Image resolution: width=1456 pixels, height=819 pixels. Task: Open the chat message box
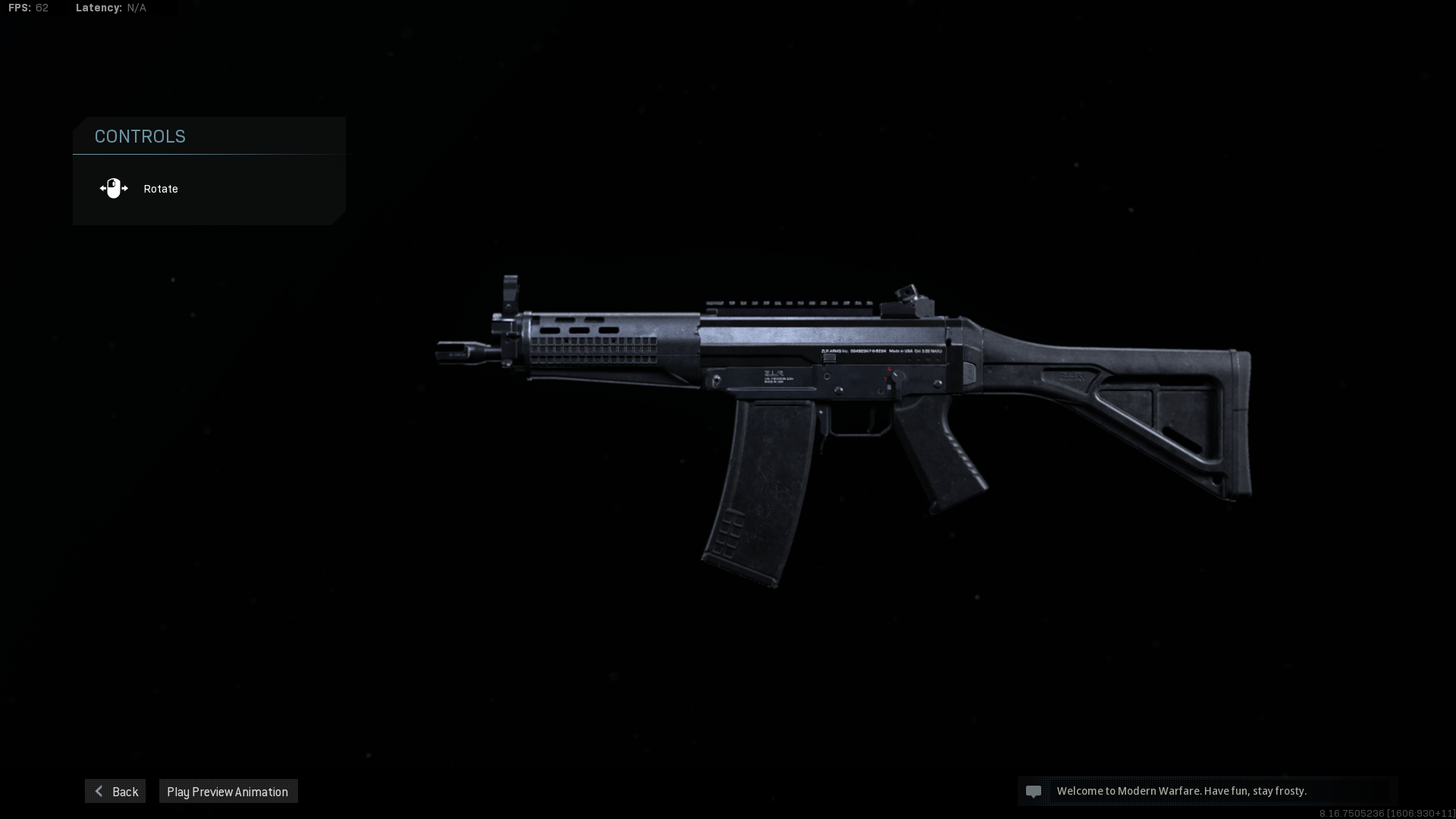coord(1207,791)
